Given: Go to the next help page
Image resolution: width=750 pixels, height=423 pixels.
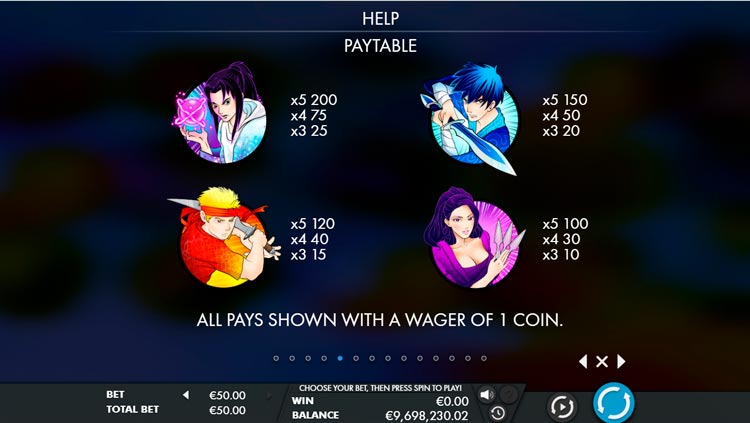Looking at the screenshot, I should [621, 361].
